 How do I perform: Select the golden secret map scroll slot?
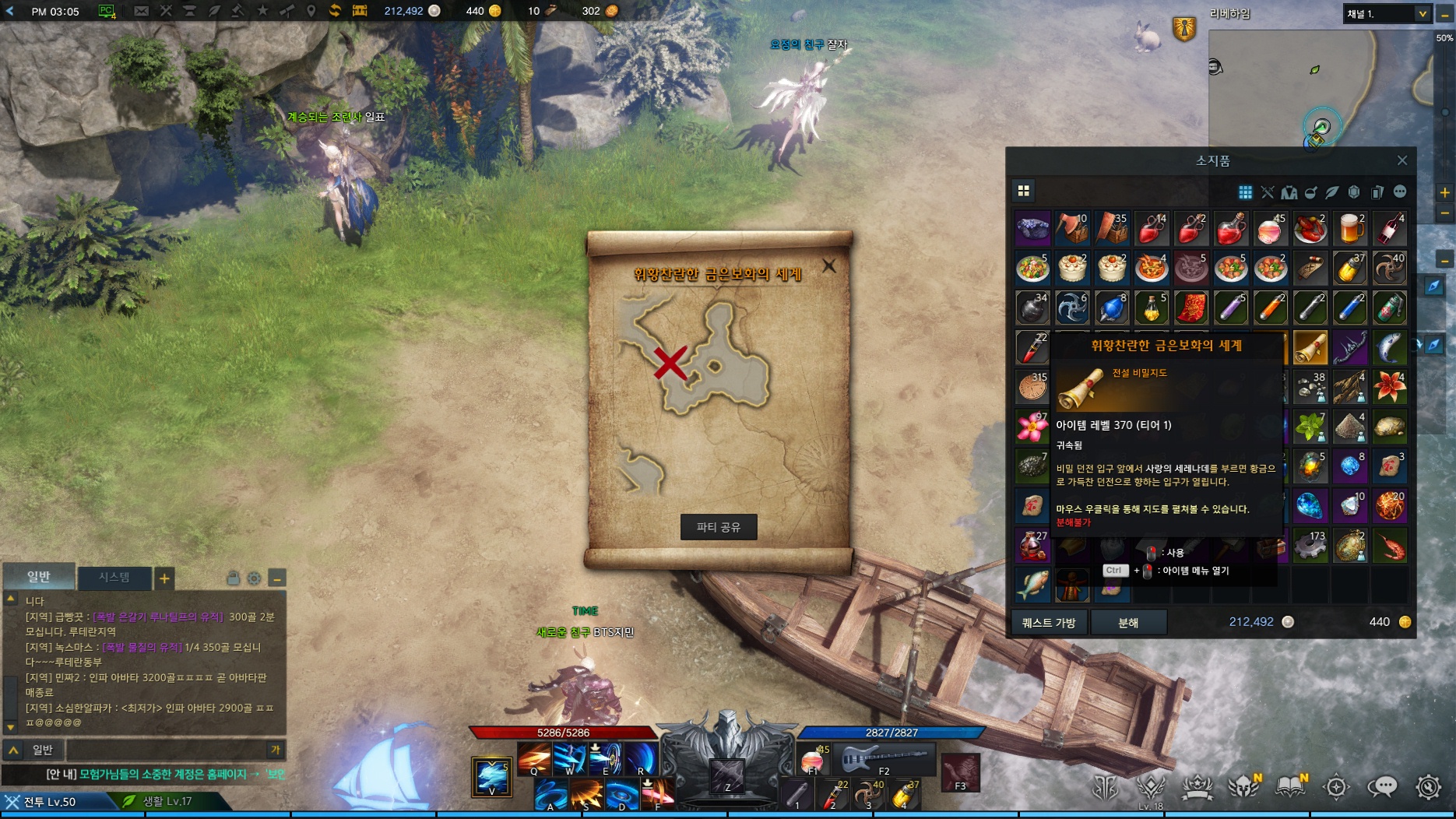click(x=1310, y=347)
